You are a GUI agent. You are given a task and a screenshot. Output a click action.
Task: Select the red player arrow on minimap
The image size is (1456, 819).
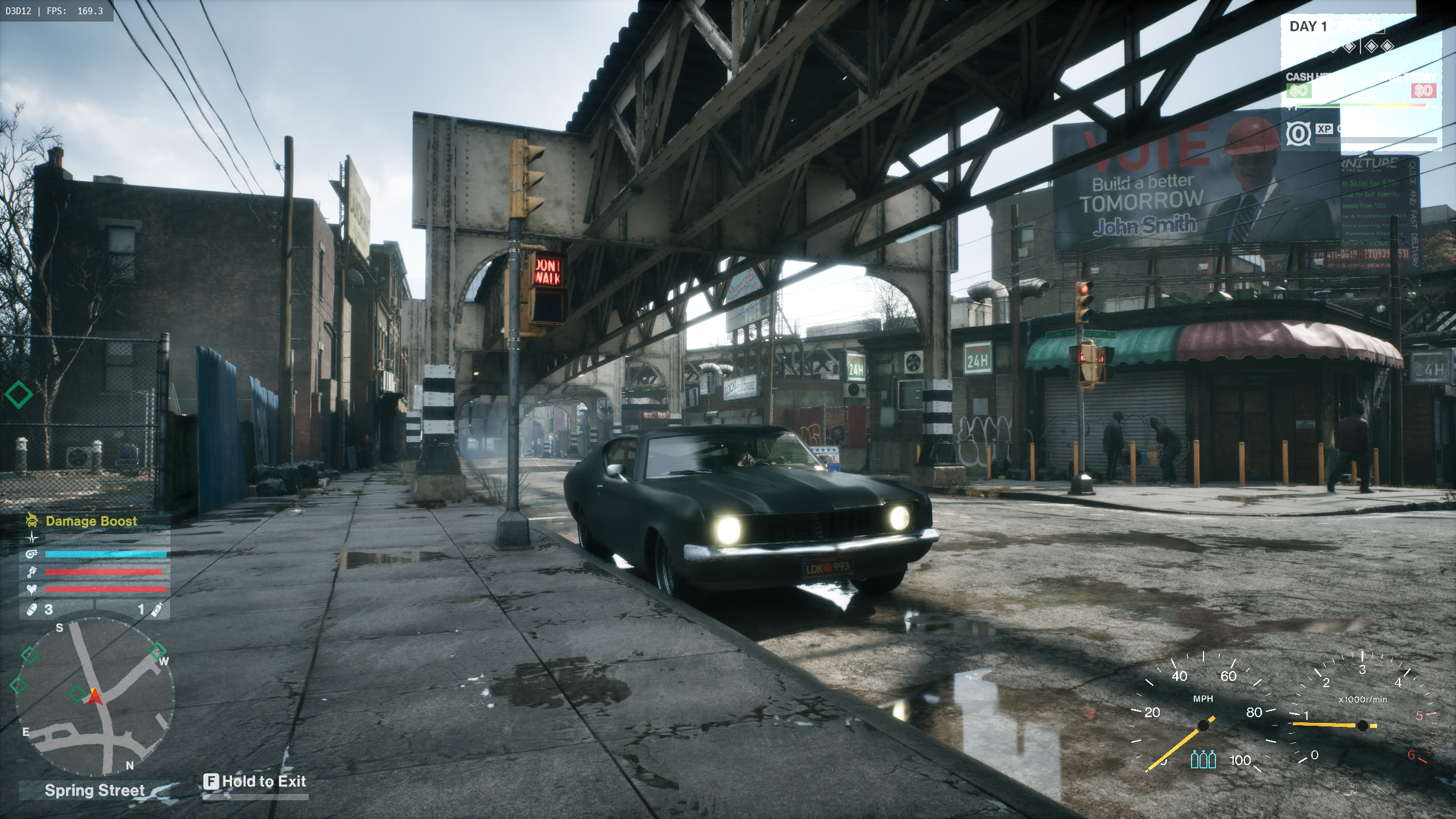[94, 697]
